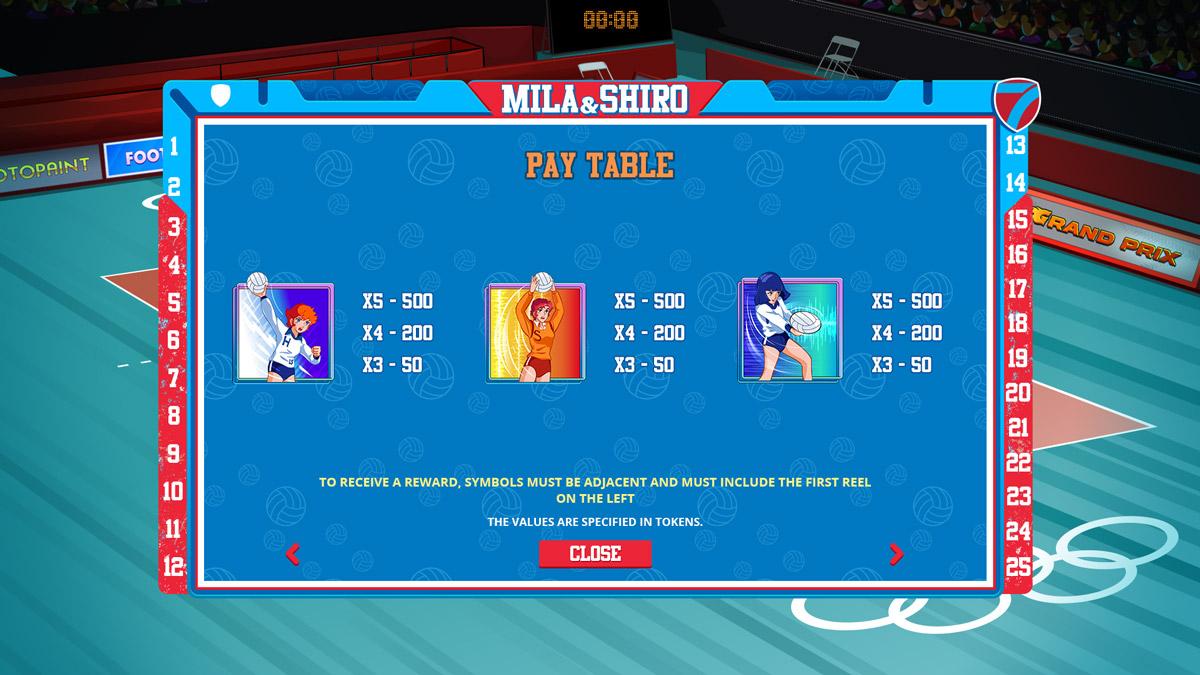1200x675 pixels.
Task: Pick payline number 12
Action: [x=173, y=566]
